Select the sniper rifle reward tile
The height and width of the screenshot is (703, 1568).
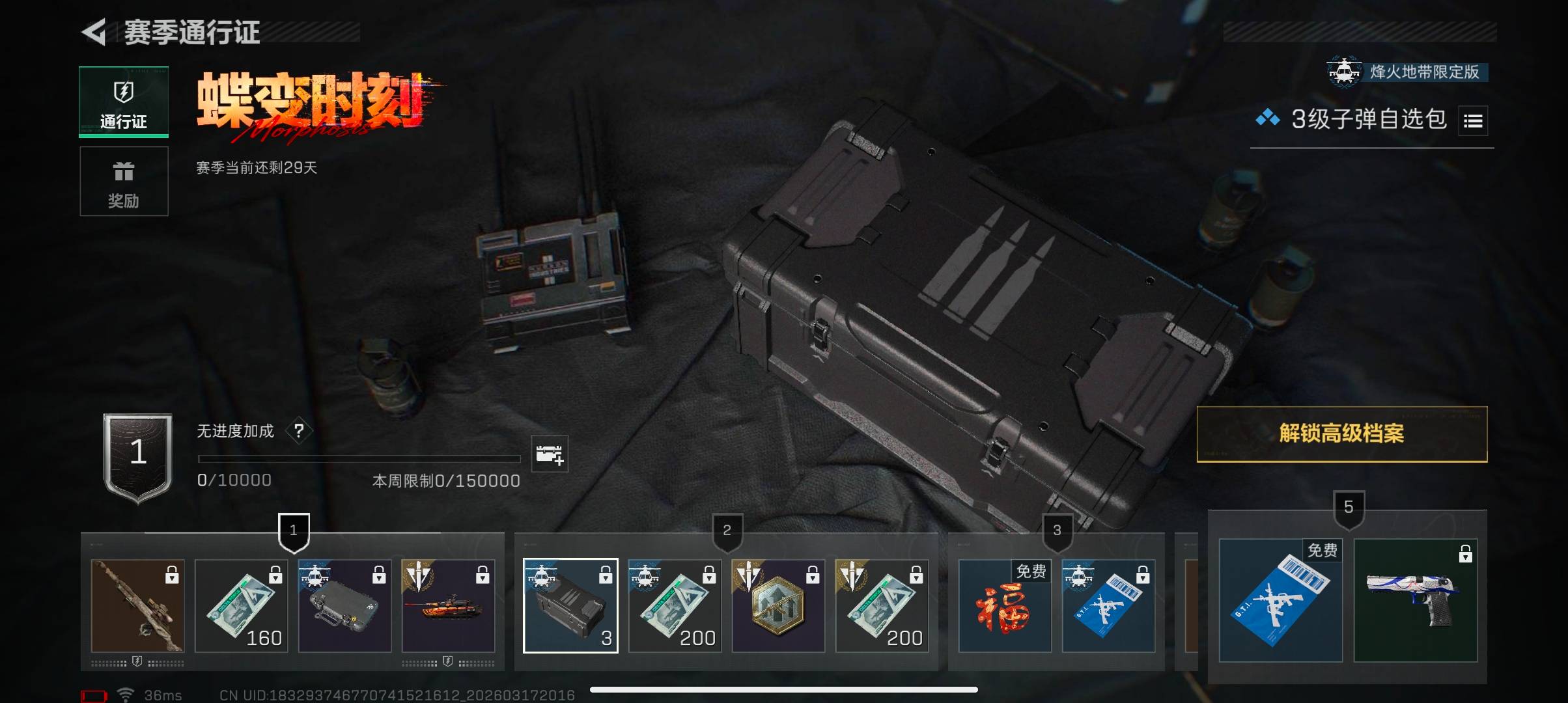tap(138, 606)
